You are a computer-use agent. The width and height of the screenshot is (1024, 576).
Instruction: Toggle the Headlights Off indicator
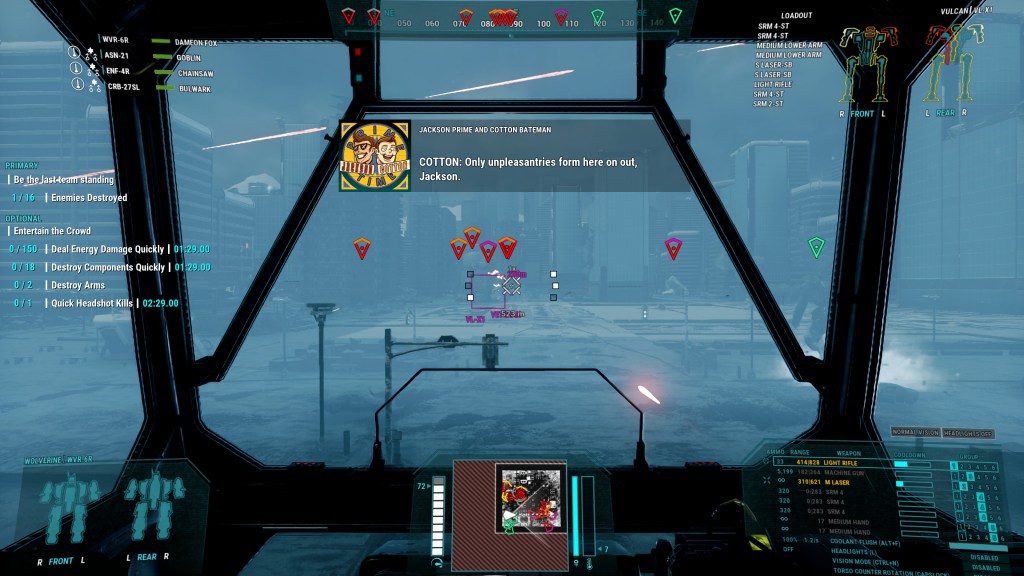coord(967,432)
